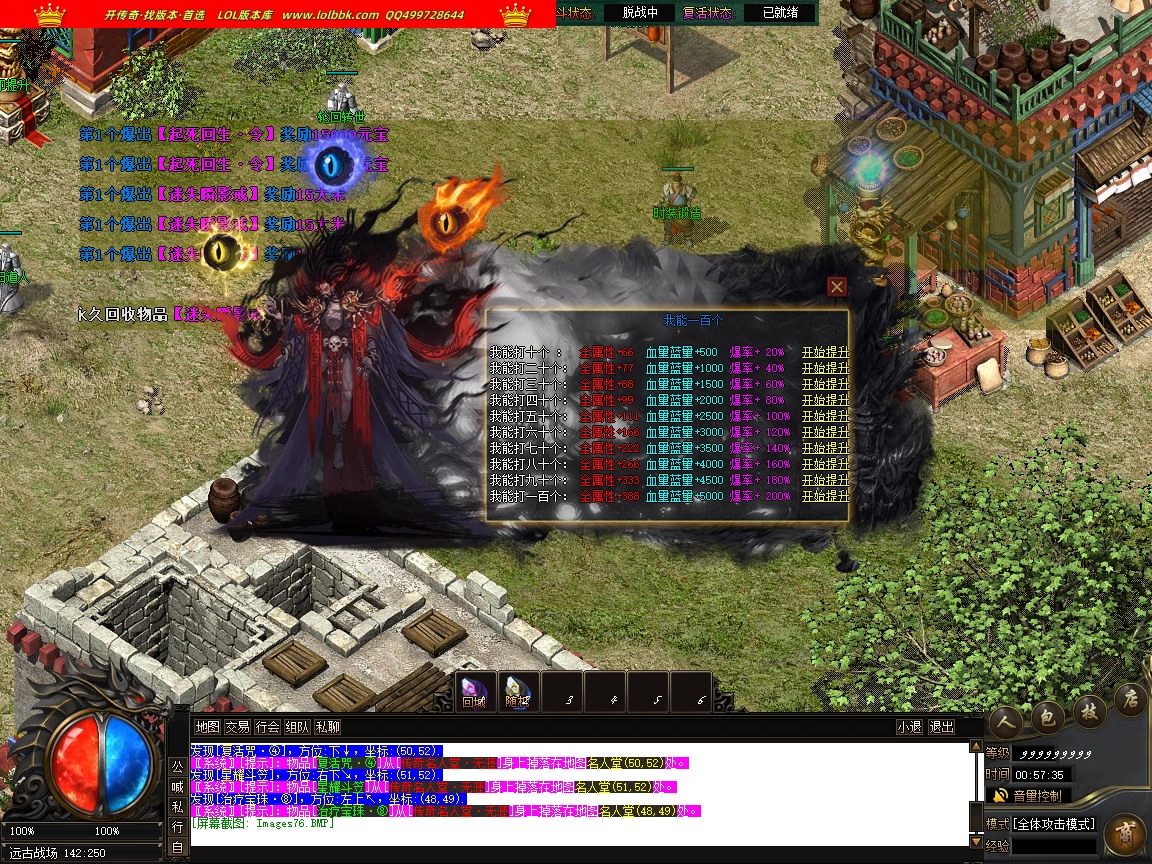Choose 开始提升 on the 我能打三十个 row
This screenshot has height=864, width=1152.
(x=825, y=384)
